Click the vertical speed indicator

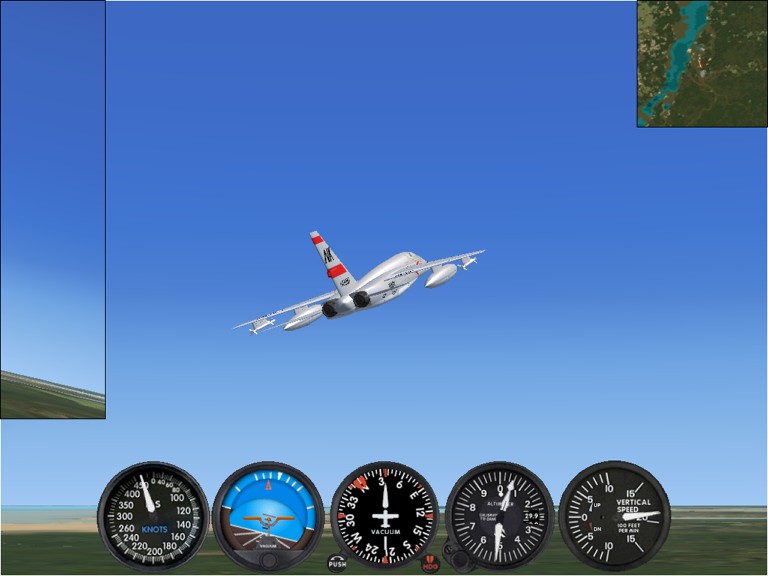pyautogui.click(x=614, y=515)
